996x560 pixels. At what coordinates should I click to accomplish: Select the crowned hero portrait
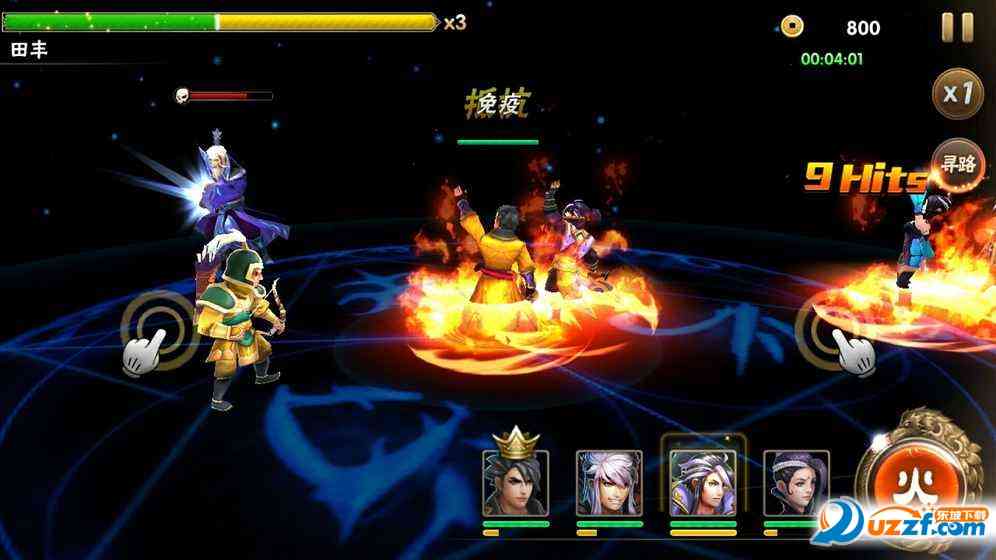point(516,481)
